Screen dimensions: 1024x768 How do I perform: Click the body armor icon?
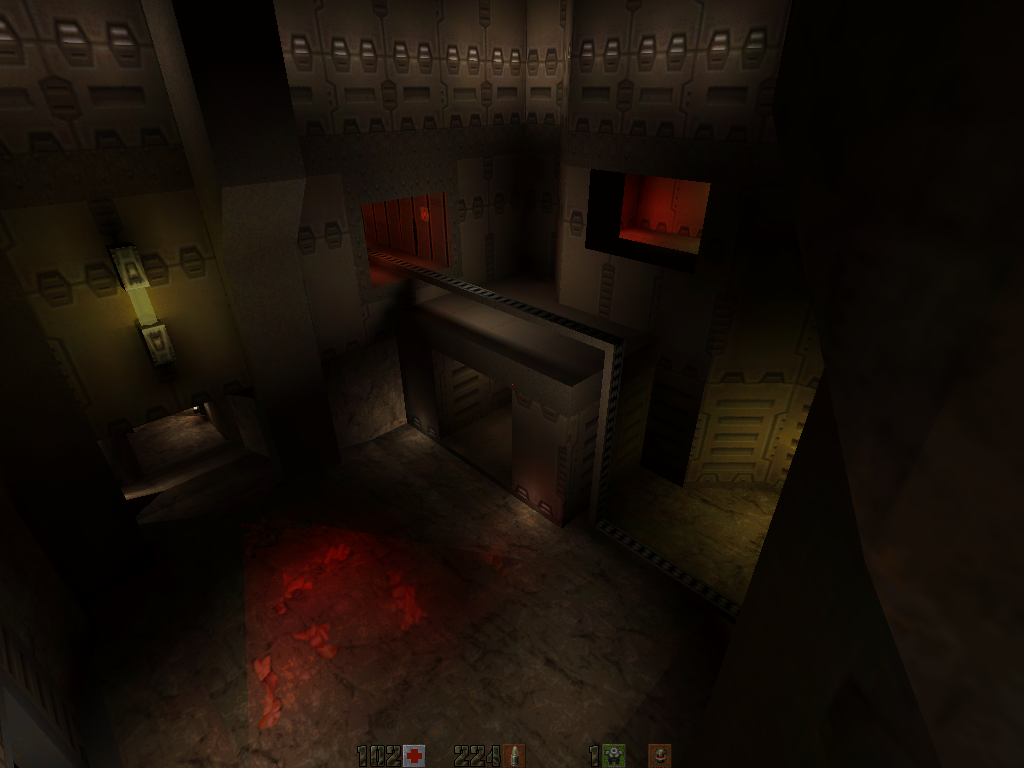[x=615, y=756]
